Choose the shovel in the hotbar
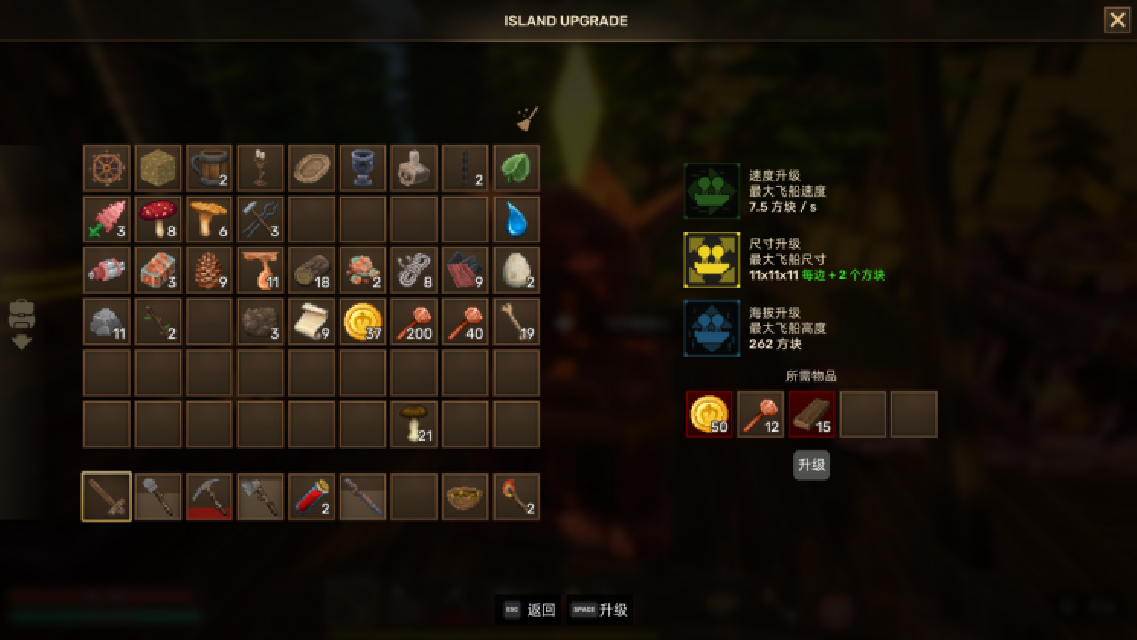Viewport: 1137px width, 640px height. click(x=157, y=496)
